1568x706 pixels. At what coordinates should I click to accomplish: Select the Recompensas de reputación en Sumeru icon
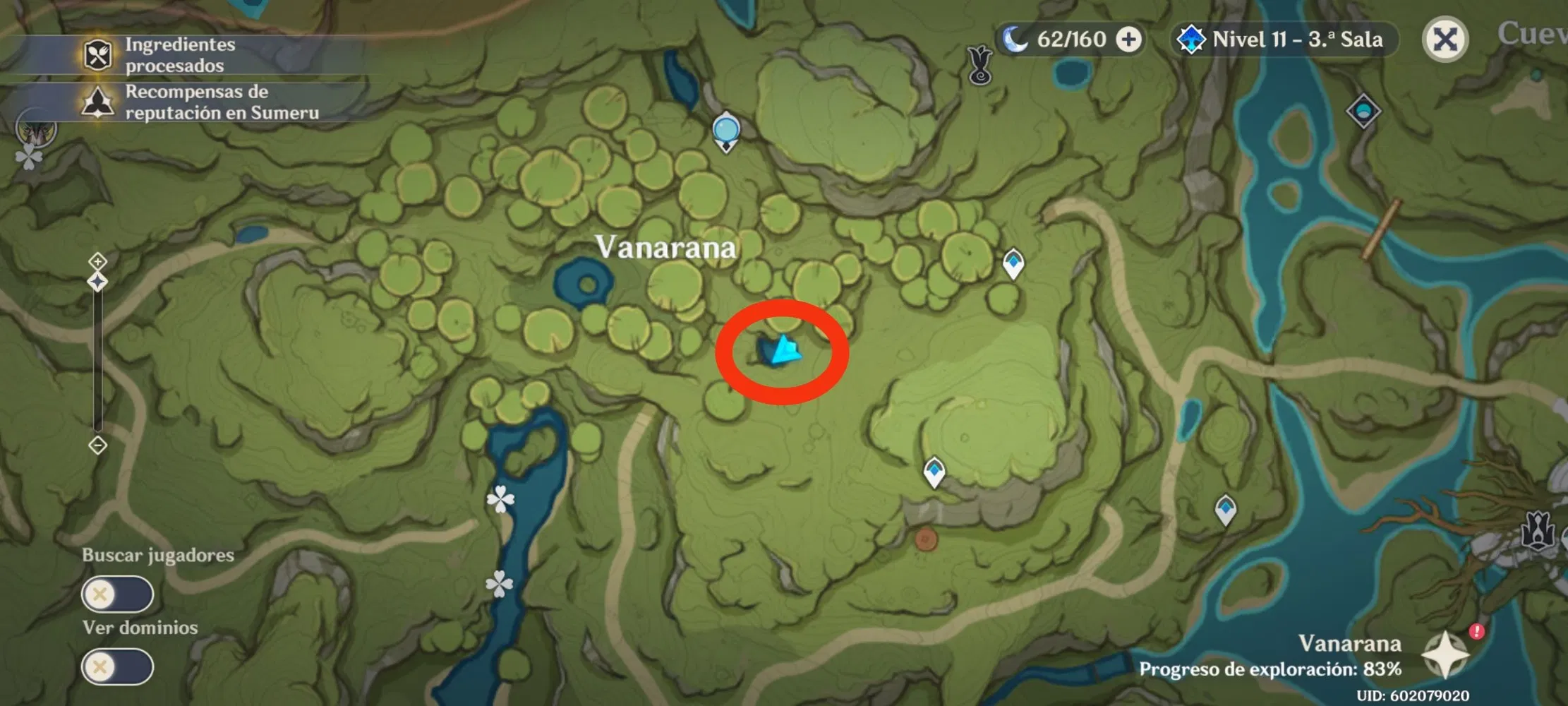[x=99, y=102]
